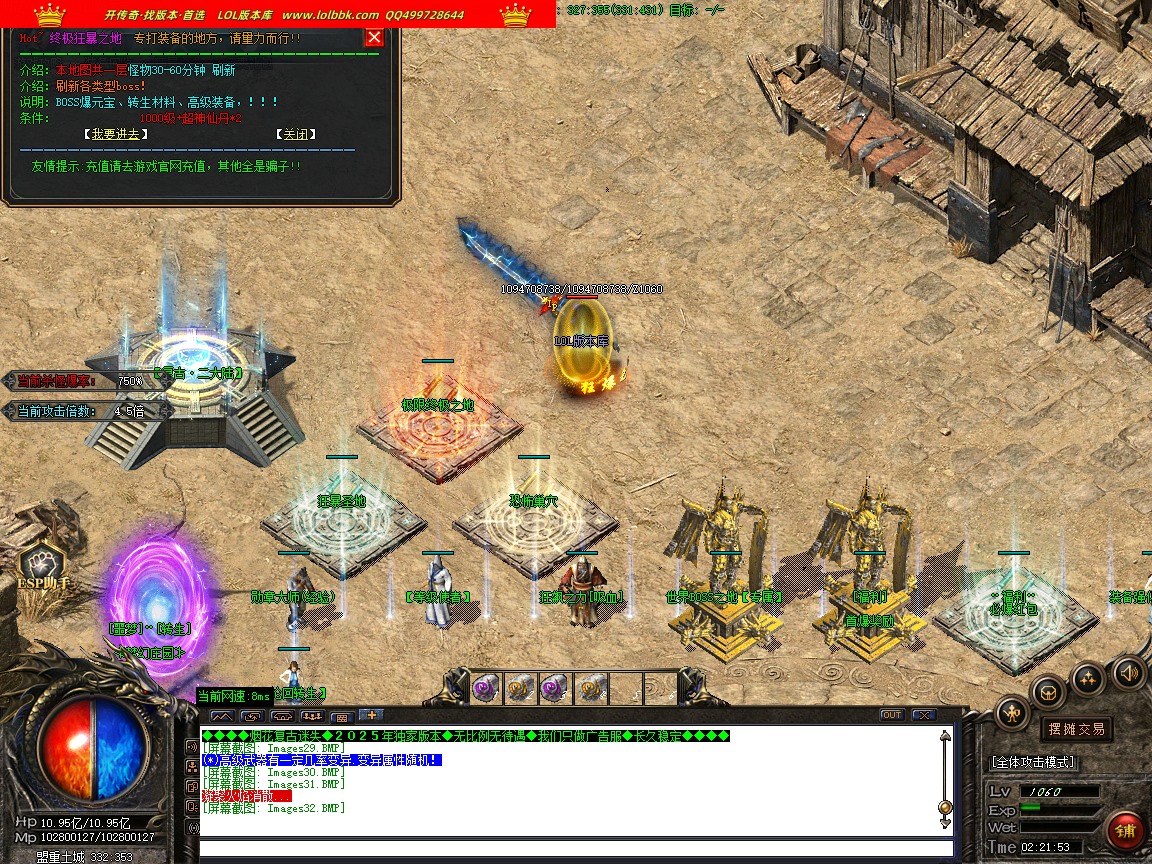Open the 摆摊交易 stall trade button
Image resolution: width=1152 pixels, height=864 pixels.
click(x=1075, y=729)
